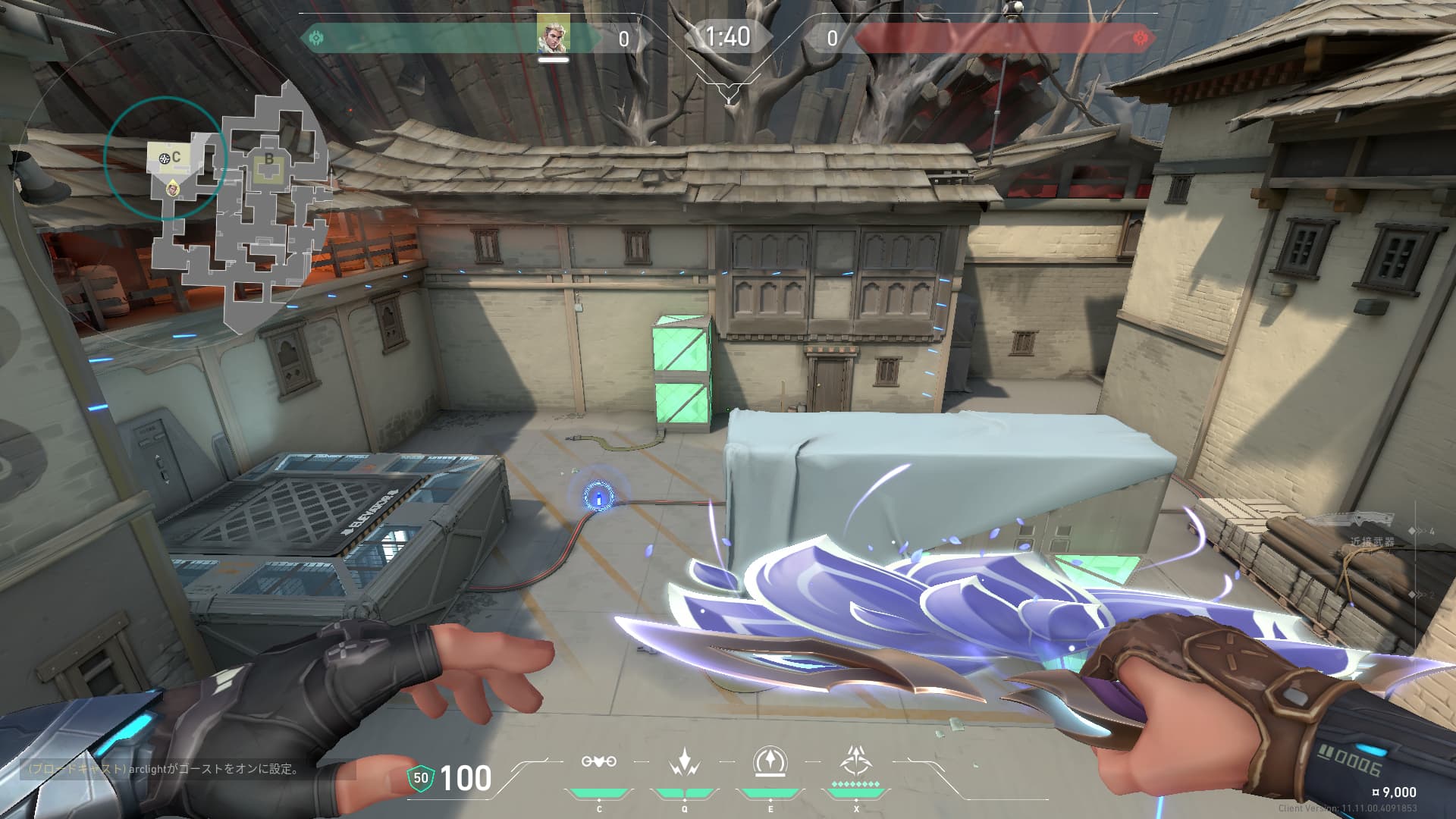Click the player's agent marker on the minimap
This screenshot has width=1456, height=819.
coord(174,187)
